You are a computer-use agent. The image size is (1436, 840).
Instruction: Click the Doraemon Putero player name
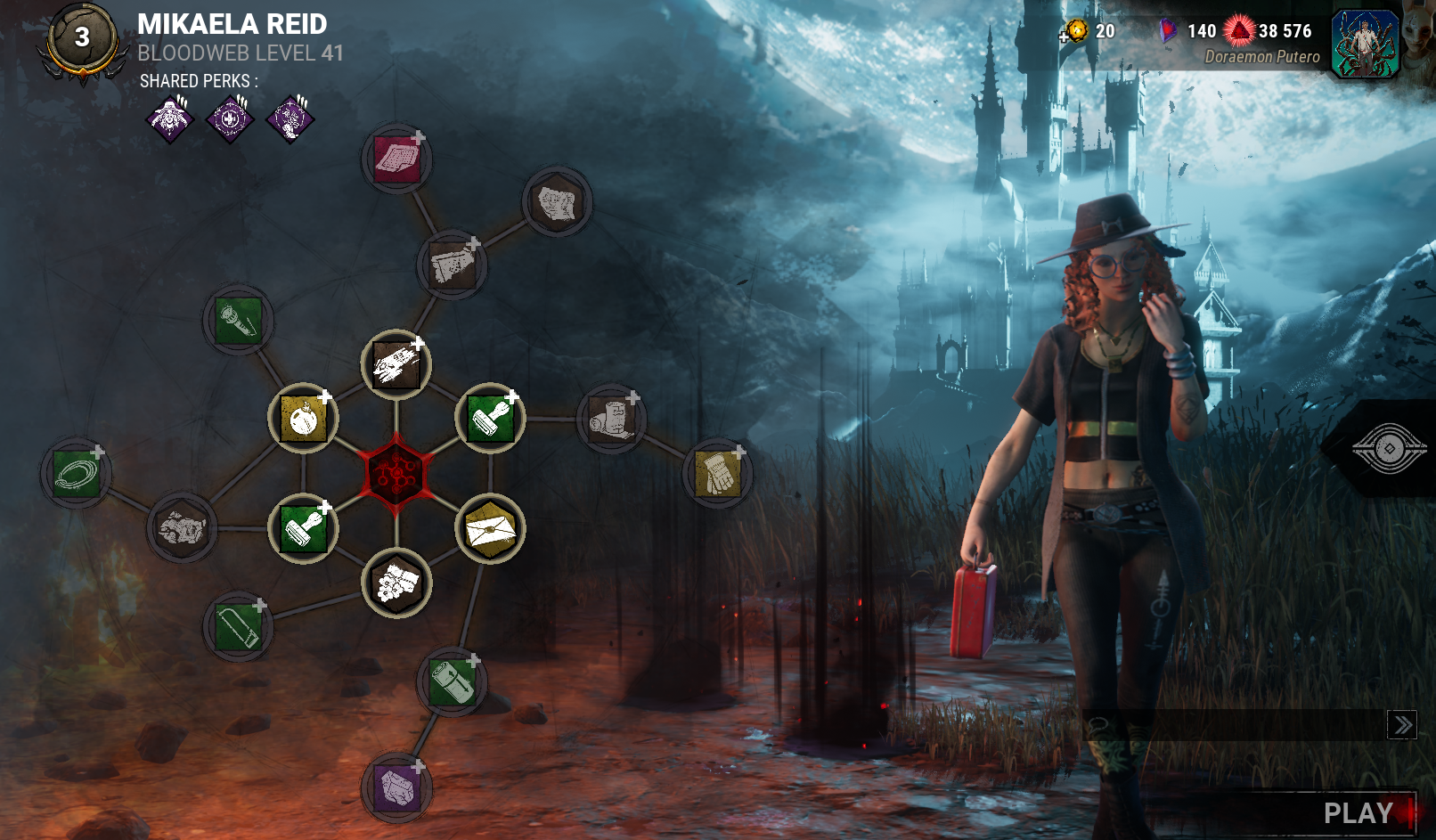click(1263, 57)
